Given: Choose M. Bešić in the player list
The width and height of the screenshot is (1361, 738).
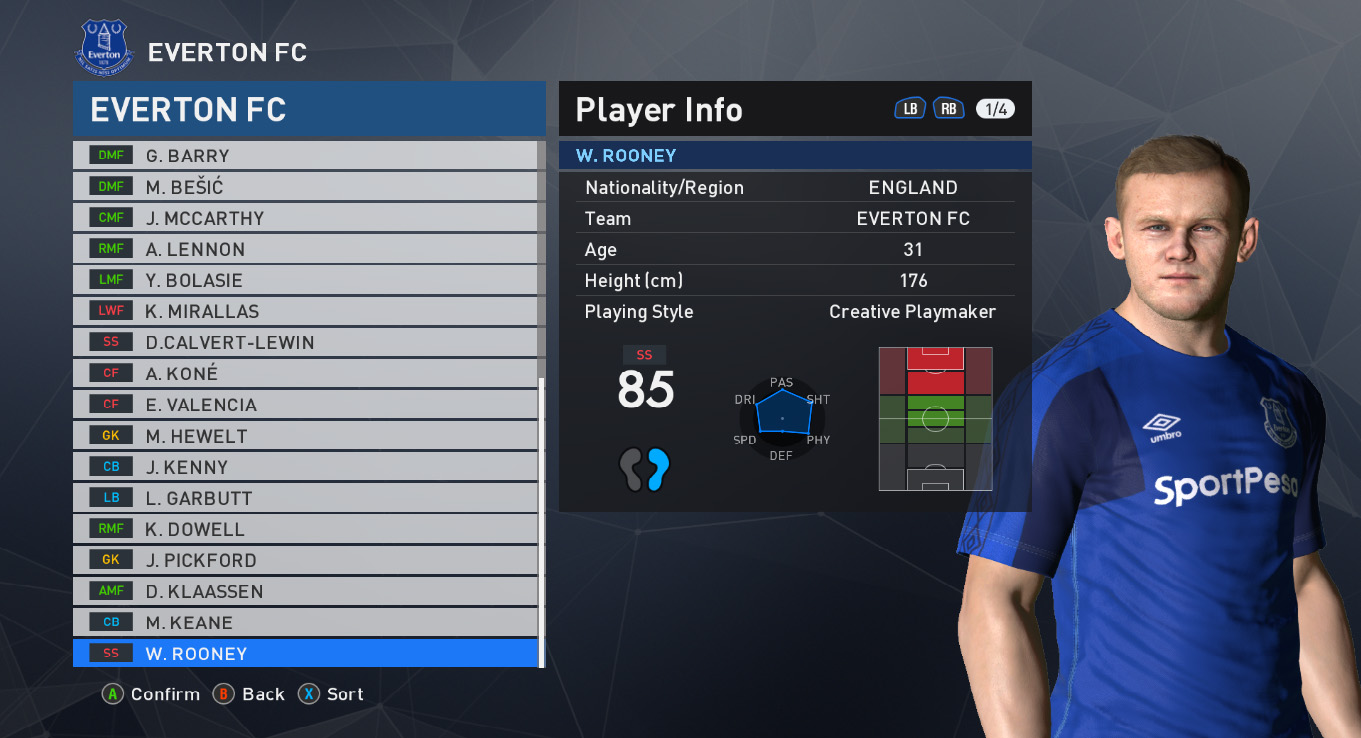Looking at the screenshot, I should 305,187.
